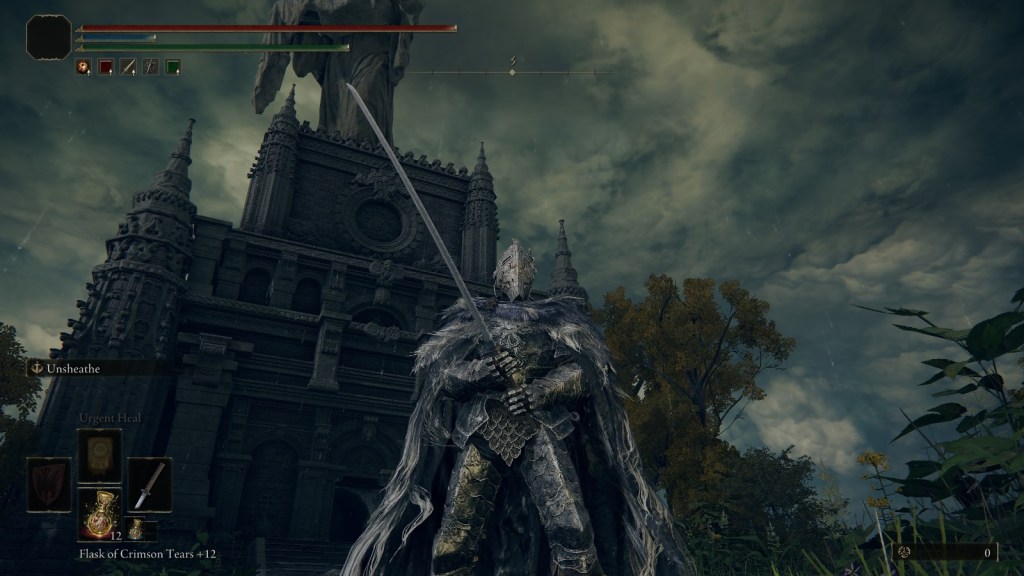The height and width of the screenshot is (576, 1024).
Task: Select the red shield in the left-hand slot
Action: click(x=49, y=485)
